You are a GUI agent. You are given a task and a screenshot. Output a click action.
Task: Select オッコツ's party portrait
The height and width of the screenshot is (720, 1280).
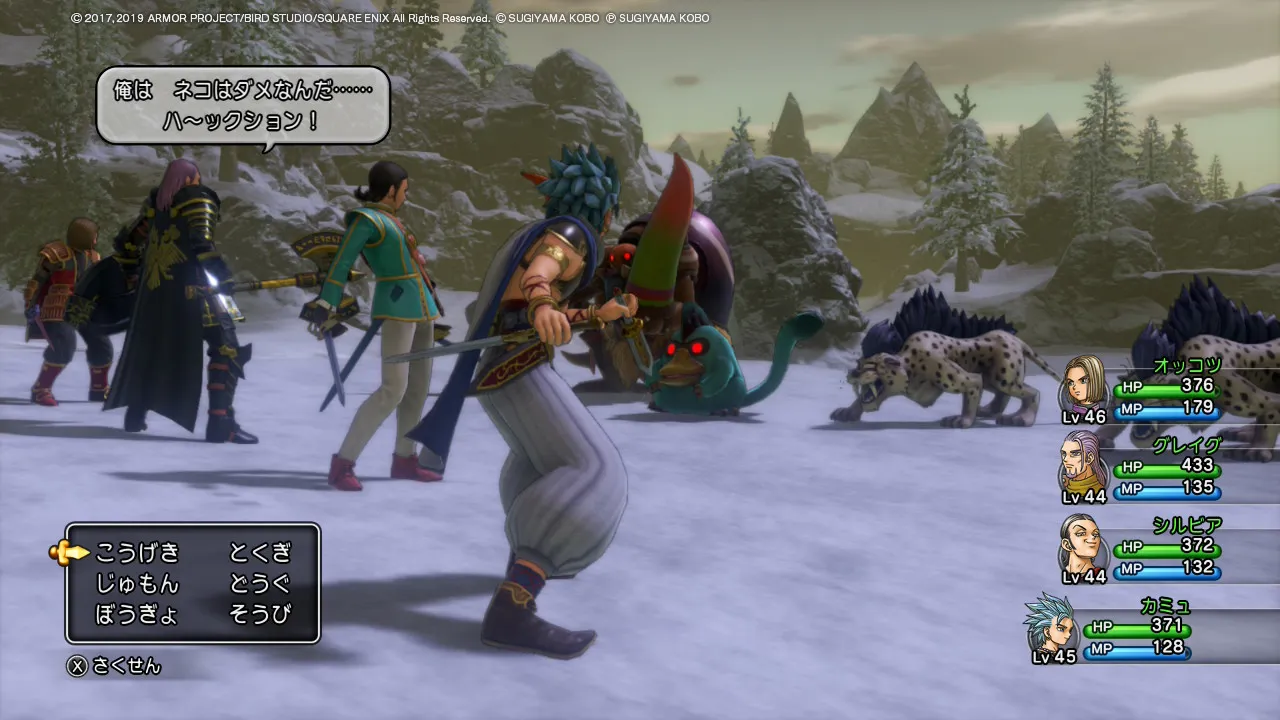[x=1084, y=384]
